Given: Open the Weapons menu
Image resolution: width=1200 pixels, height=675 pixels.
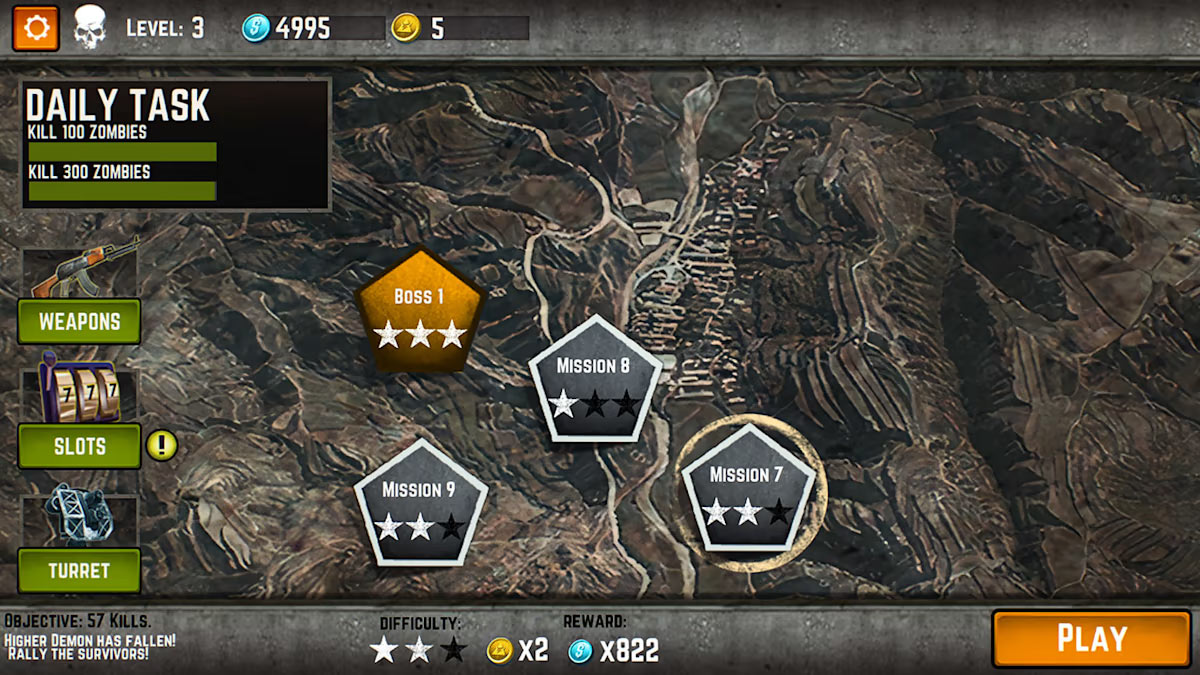Looking at the screenshot, I should pos(79,322).
